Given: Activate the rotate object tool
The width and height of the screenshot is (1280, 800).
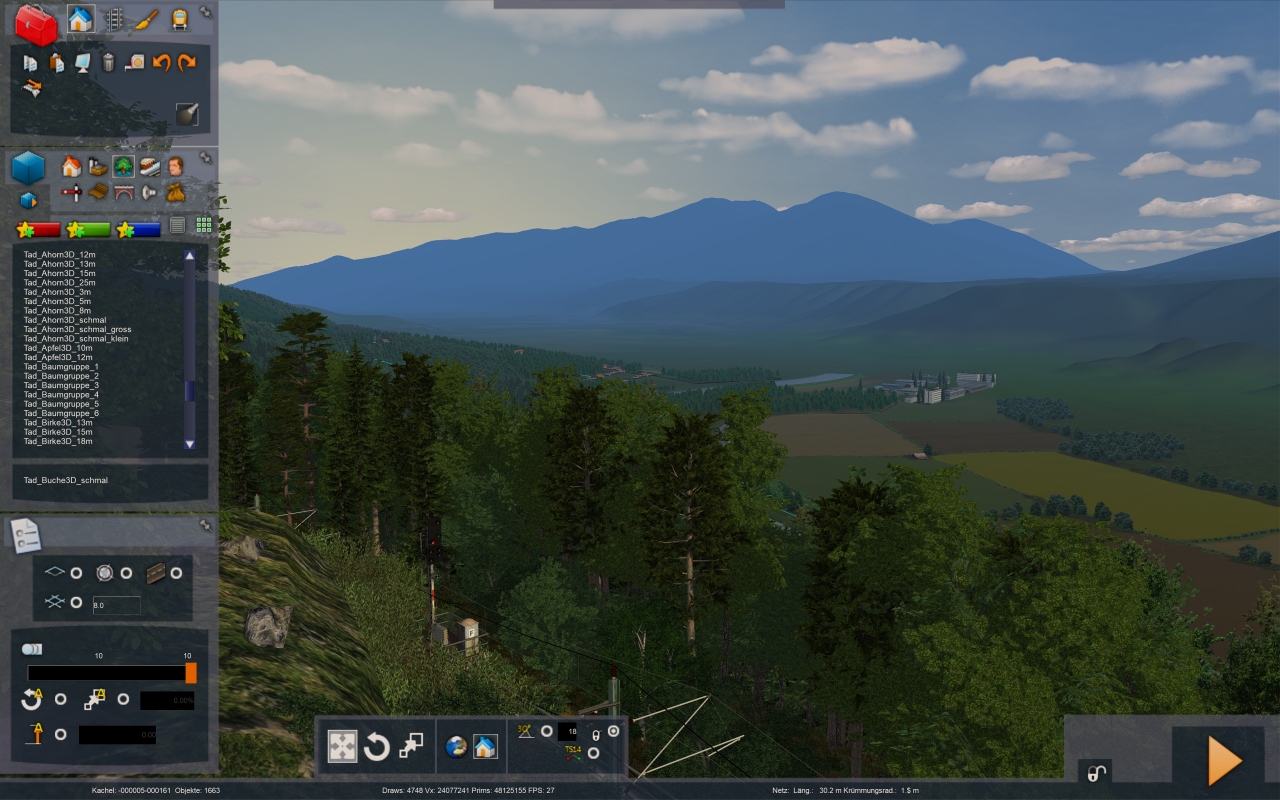Looking at the screenshot, I should [x=376, y=746].
